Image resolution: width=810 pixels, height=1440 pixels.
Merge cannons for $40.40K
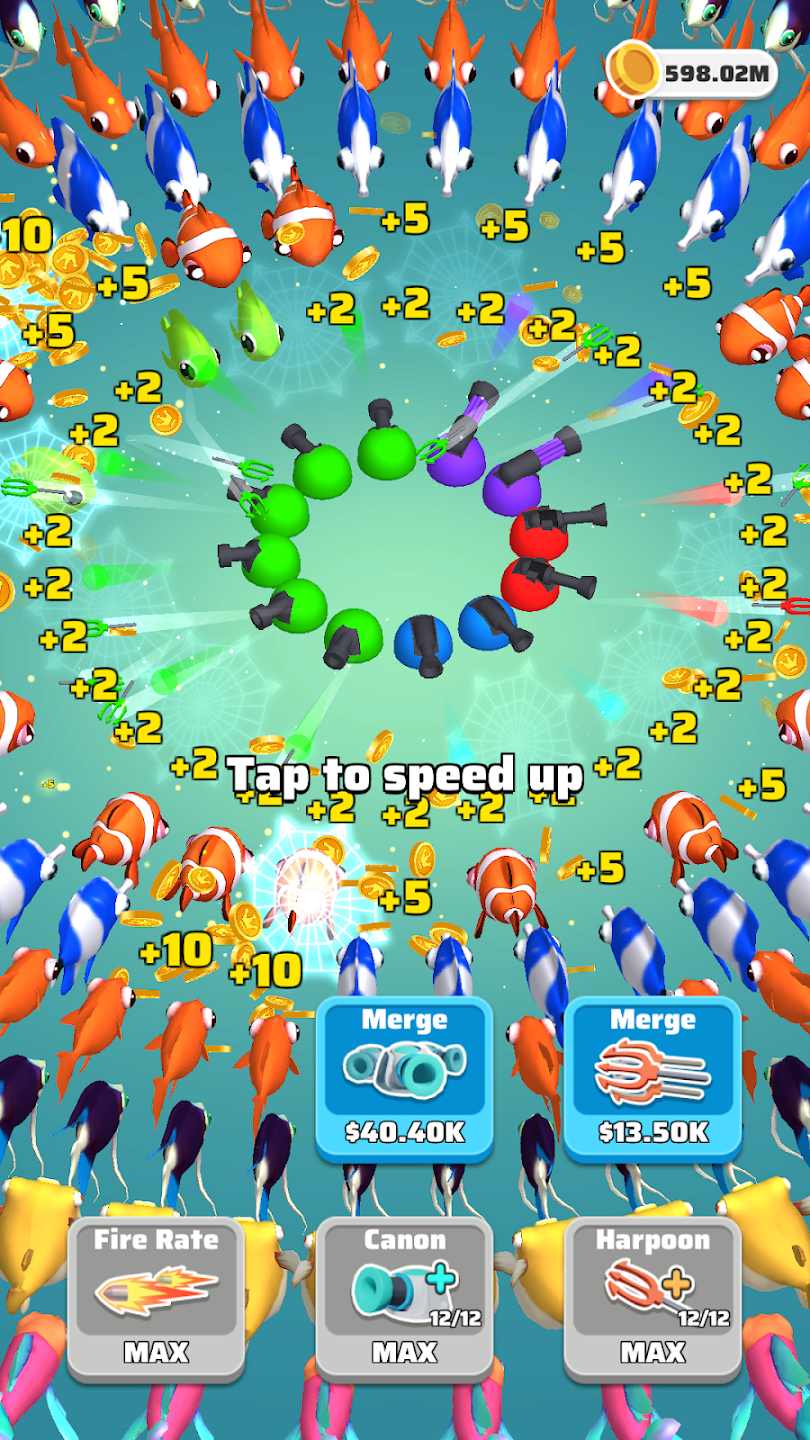tap(404, 1077)
